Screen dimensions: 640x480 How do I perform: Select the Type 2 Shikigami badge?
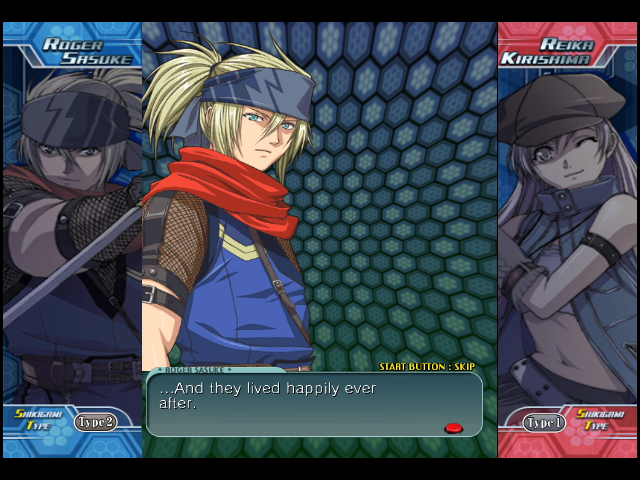click(x=96, y=422)
